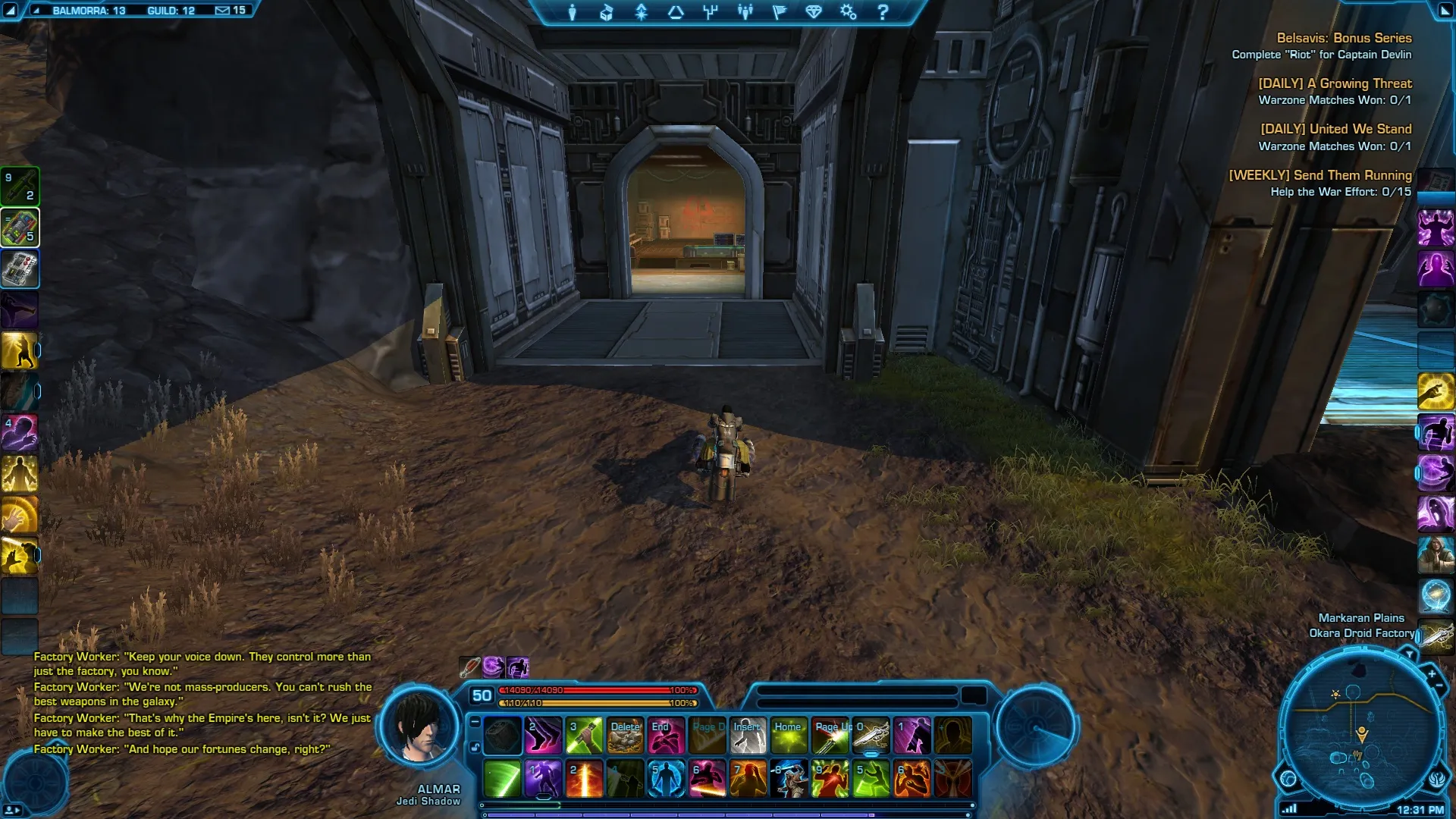
Task: Open the world map globe button
Action: pyautogui.click(x=1288, y=779)
